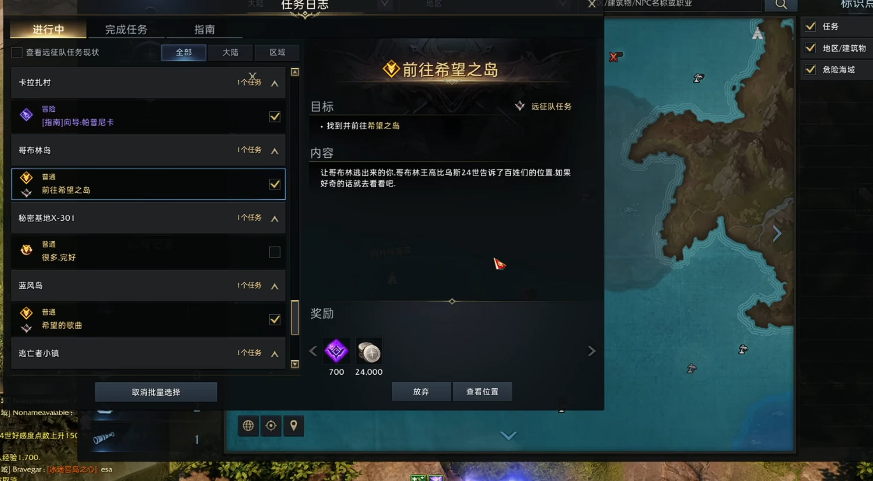Image resolution: width=873 pixels, height=481 pixels.
Task: Show 全部 quests filter
Action: click(183, 52)
